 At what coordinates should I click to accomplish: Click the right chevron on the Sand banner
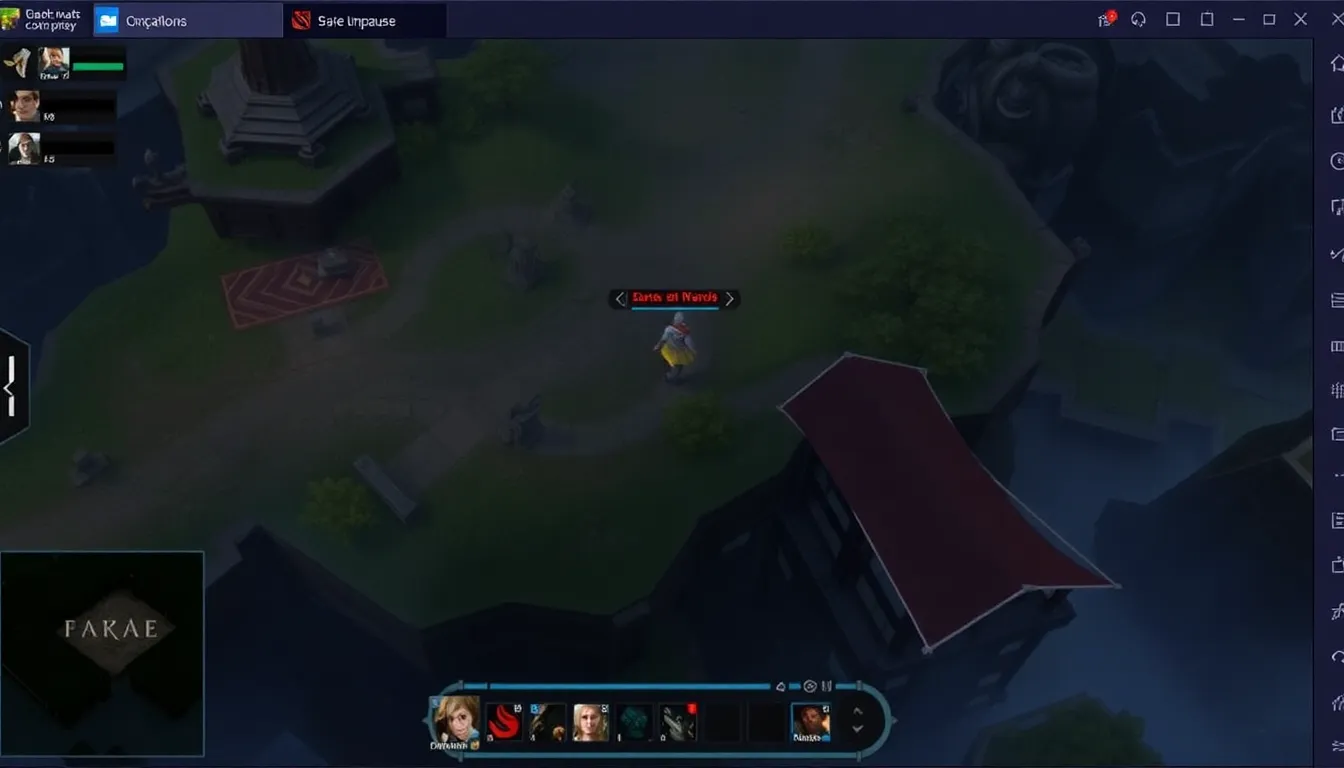tap(729, 298)
